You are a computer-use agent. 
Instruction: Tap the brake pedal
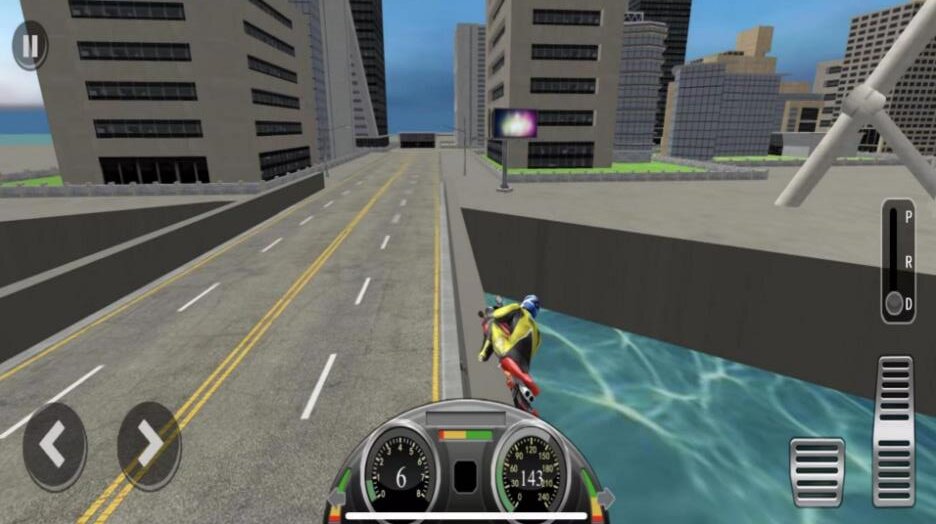817,471
